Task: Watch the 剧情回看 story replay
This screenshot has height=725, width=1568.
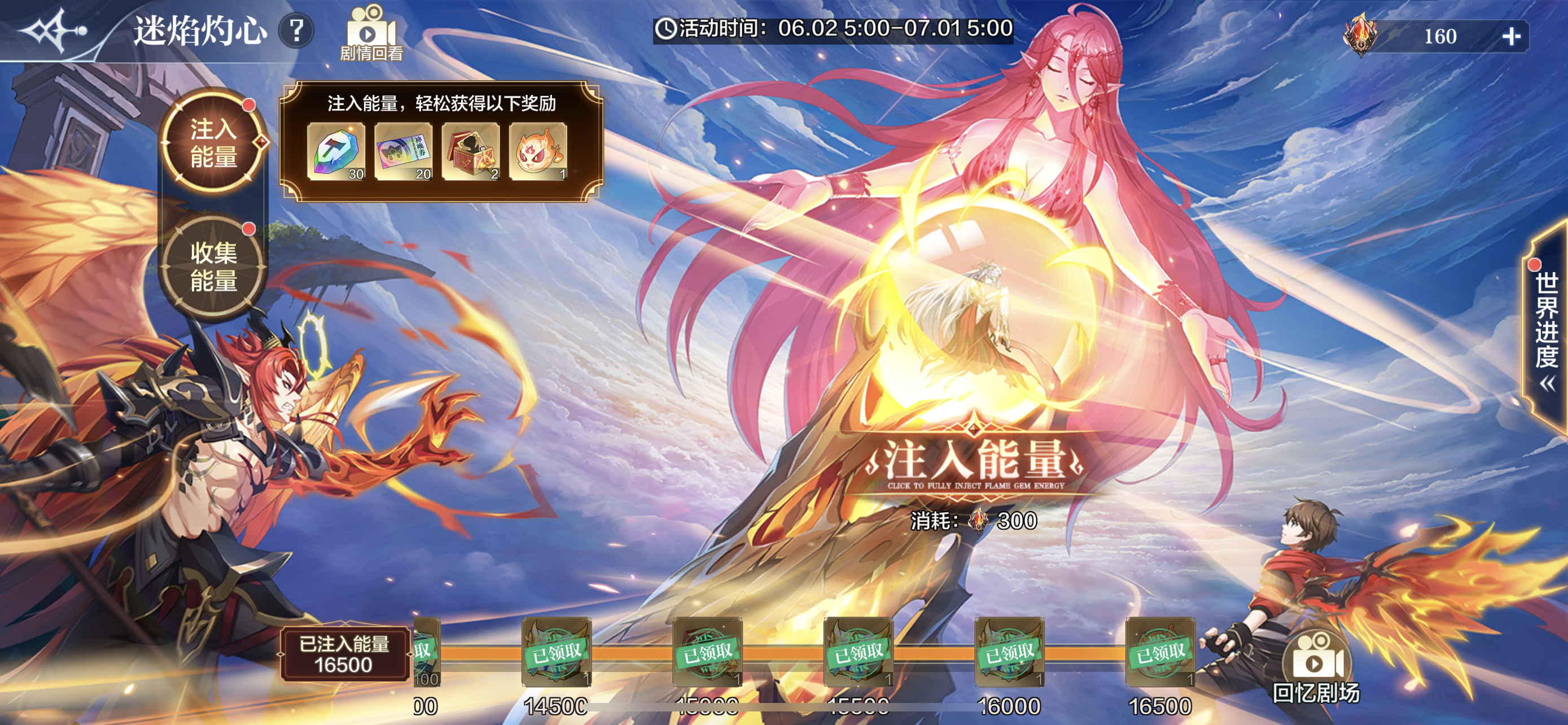Action: 371,33
